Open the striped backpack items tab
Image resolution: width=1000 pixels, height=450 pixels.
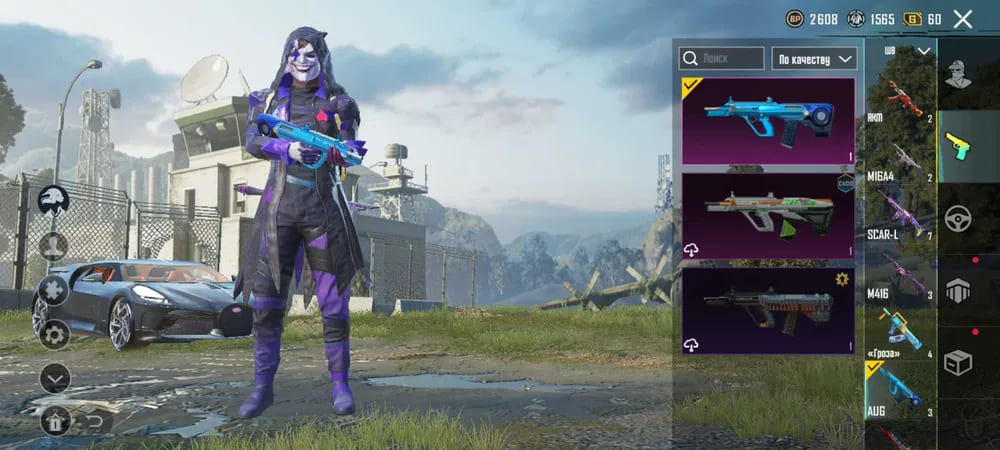point(958,290)
